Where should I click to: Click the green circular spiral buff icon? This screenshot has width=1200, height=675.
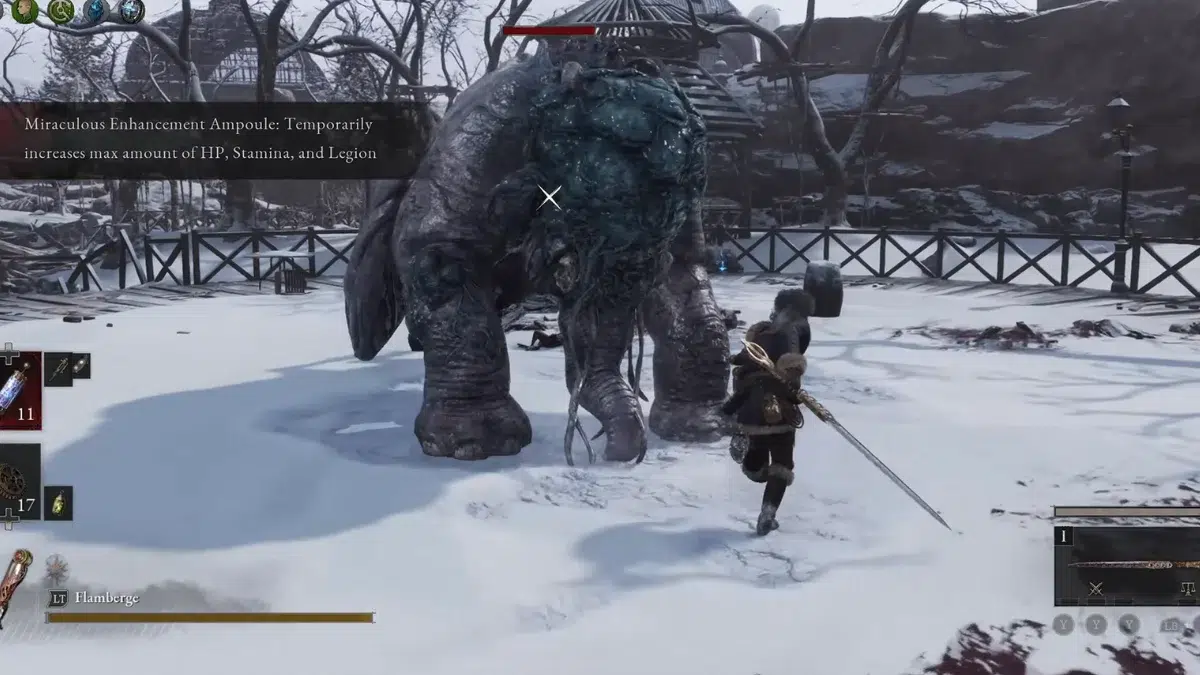(60, 11)
